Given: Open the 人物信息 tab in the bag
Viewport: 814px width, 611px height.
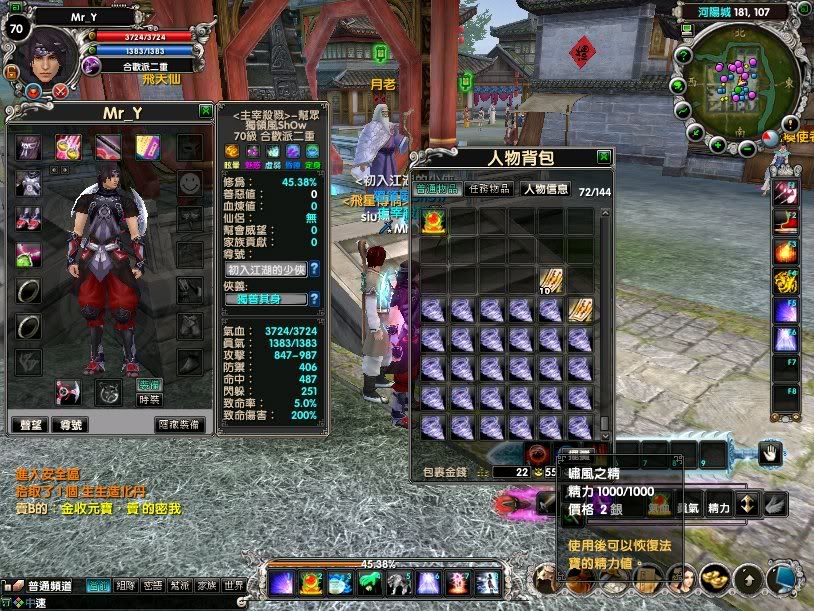Looking at the screenshot, I should pyautogui.click(x=545, y=188).
